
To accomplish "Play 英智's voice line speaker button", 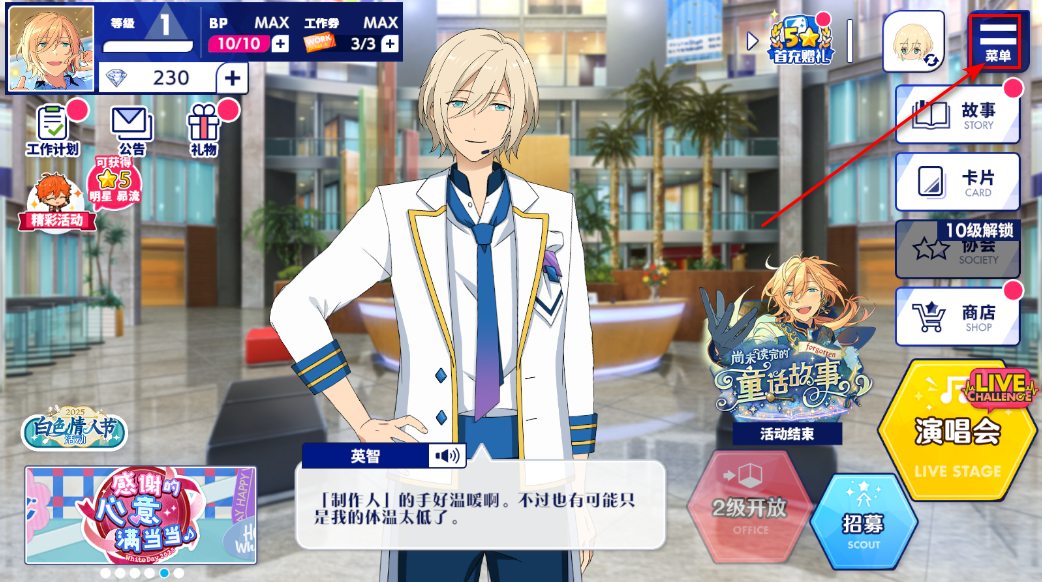I will (x=447, y=456).
